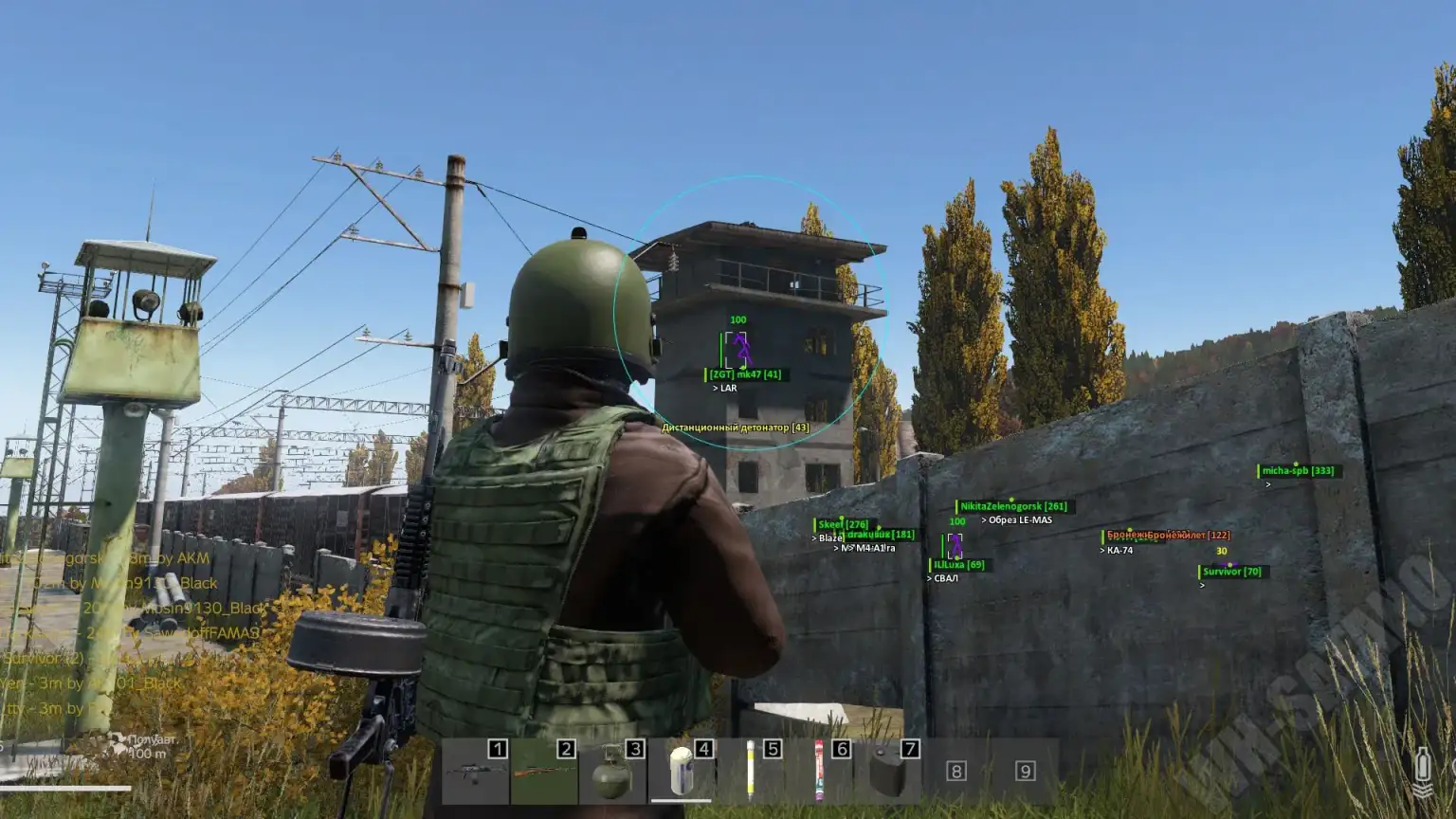Toggle the drakuuuz [181] nameplate

click(x=879, y=534)
